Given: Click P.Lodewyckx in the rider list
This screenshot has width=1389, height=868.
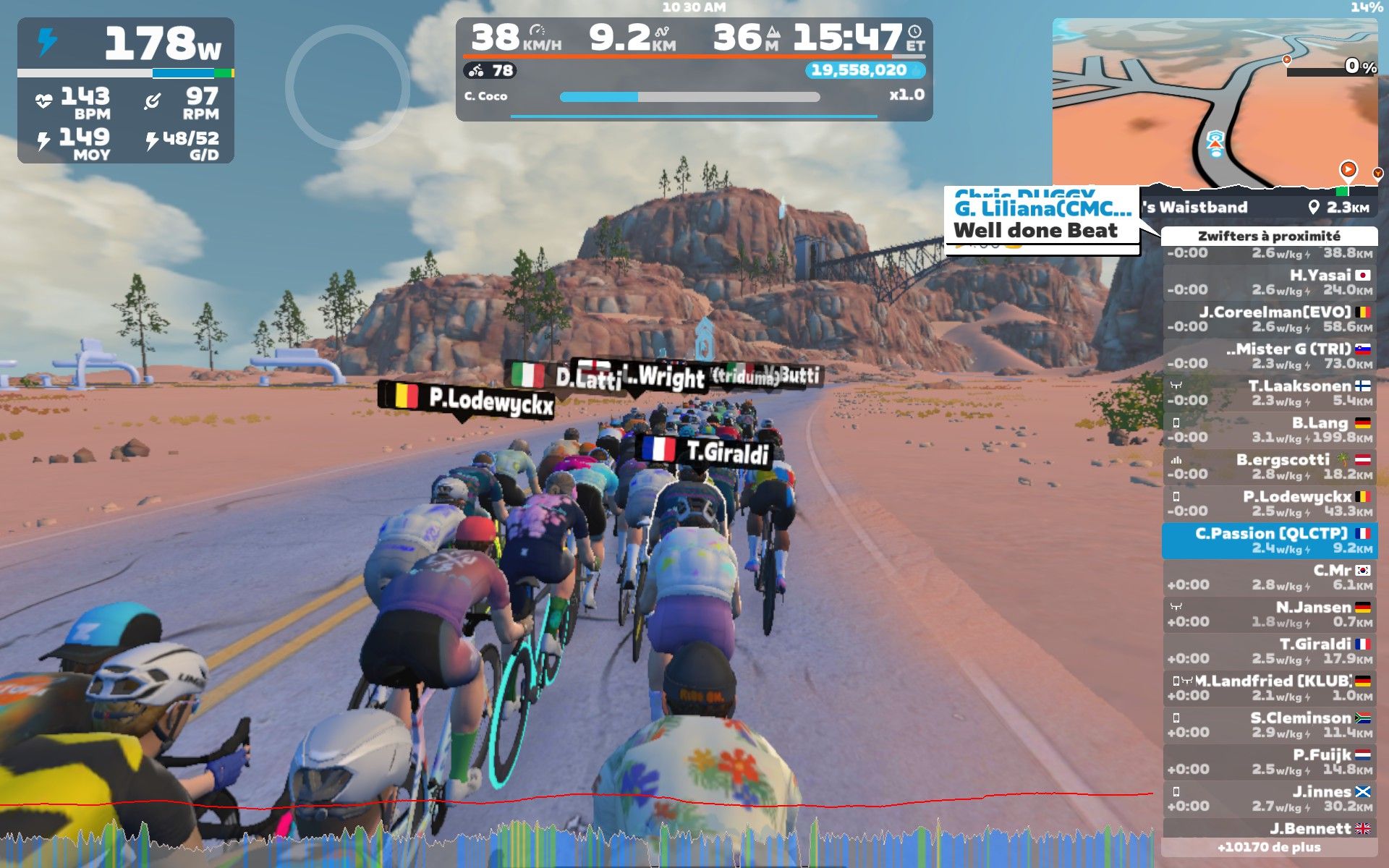Looking at the screenshot, I should point(1269,503).
